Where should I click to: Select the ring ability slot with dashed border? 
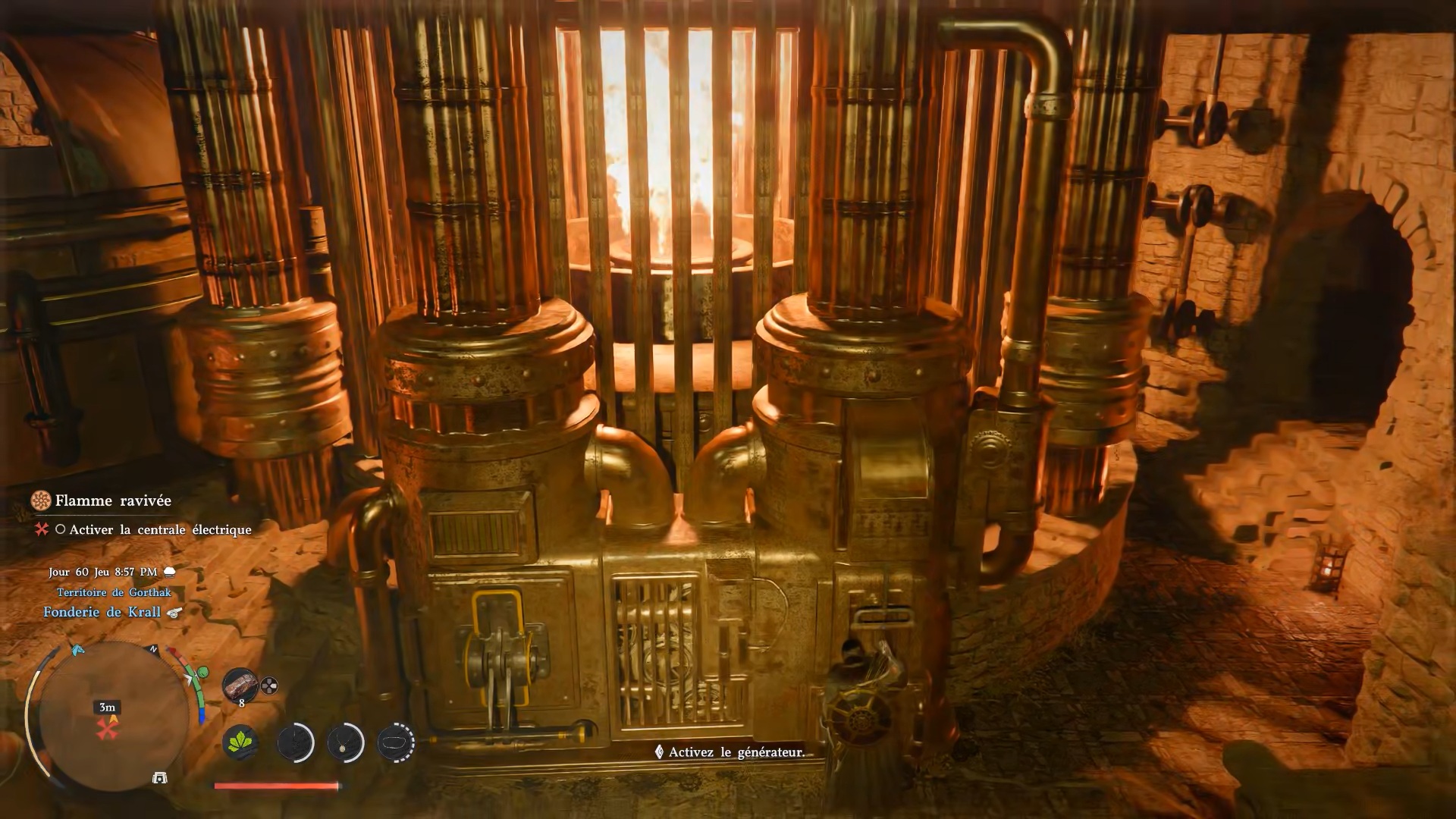(396, 742)
